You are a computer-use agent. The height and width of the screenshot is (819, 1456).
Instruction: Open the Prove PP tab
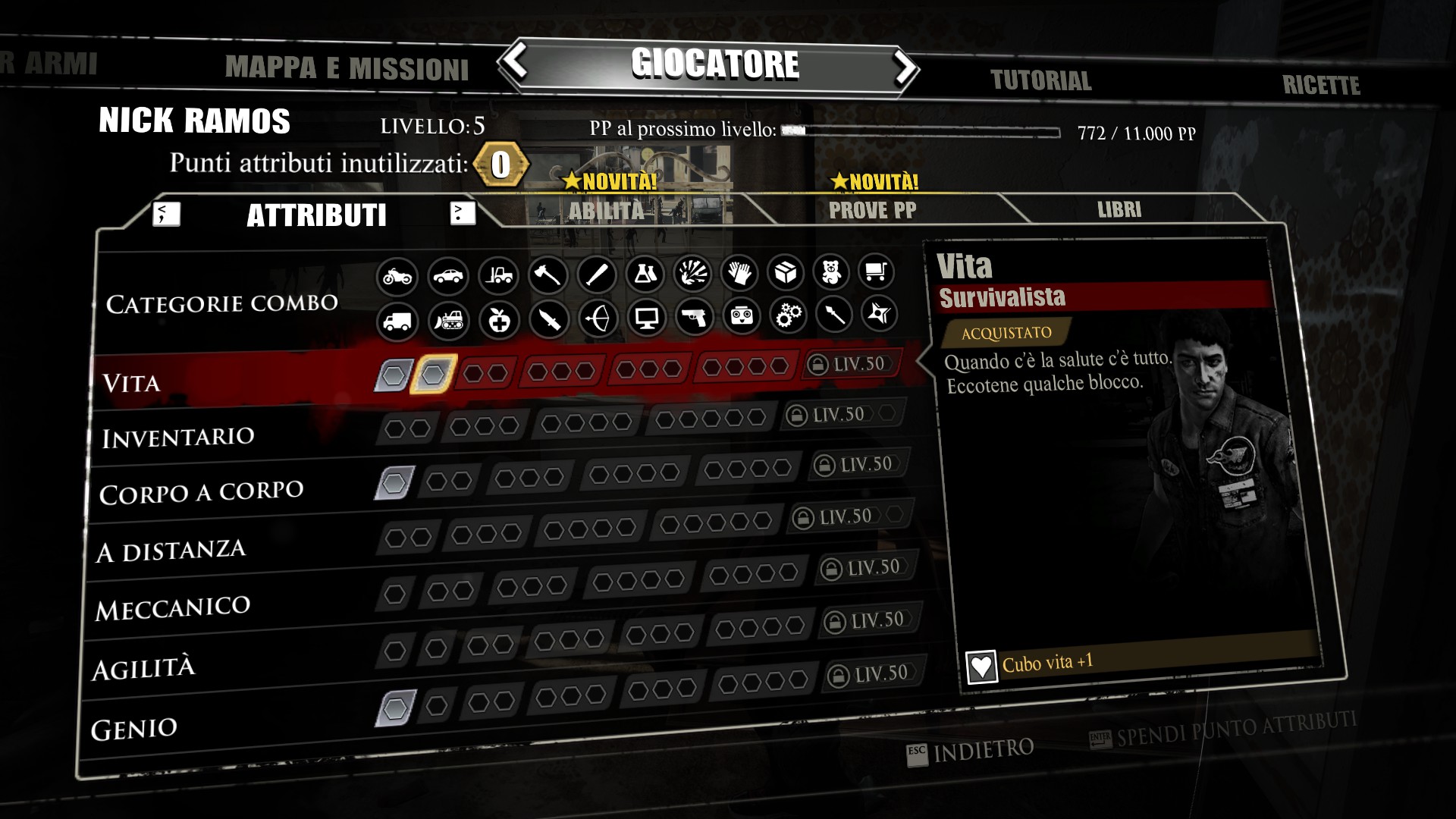tap(872, 210)
